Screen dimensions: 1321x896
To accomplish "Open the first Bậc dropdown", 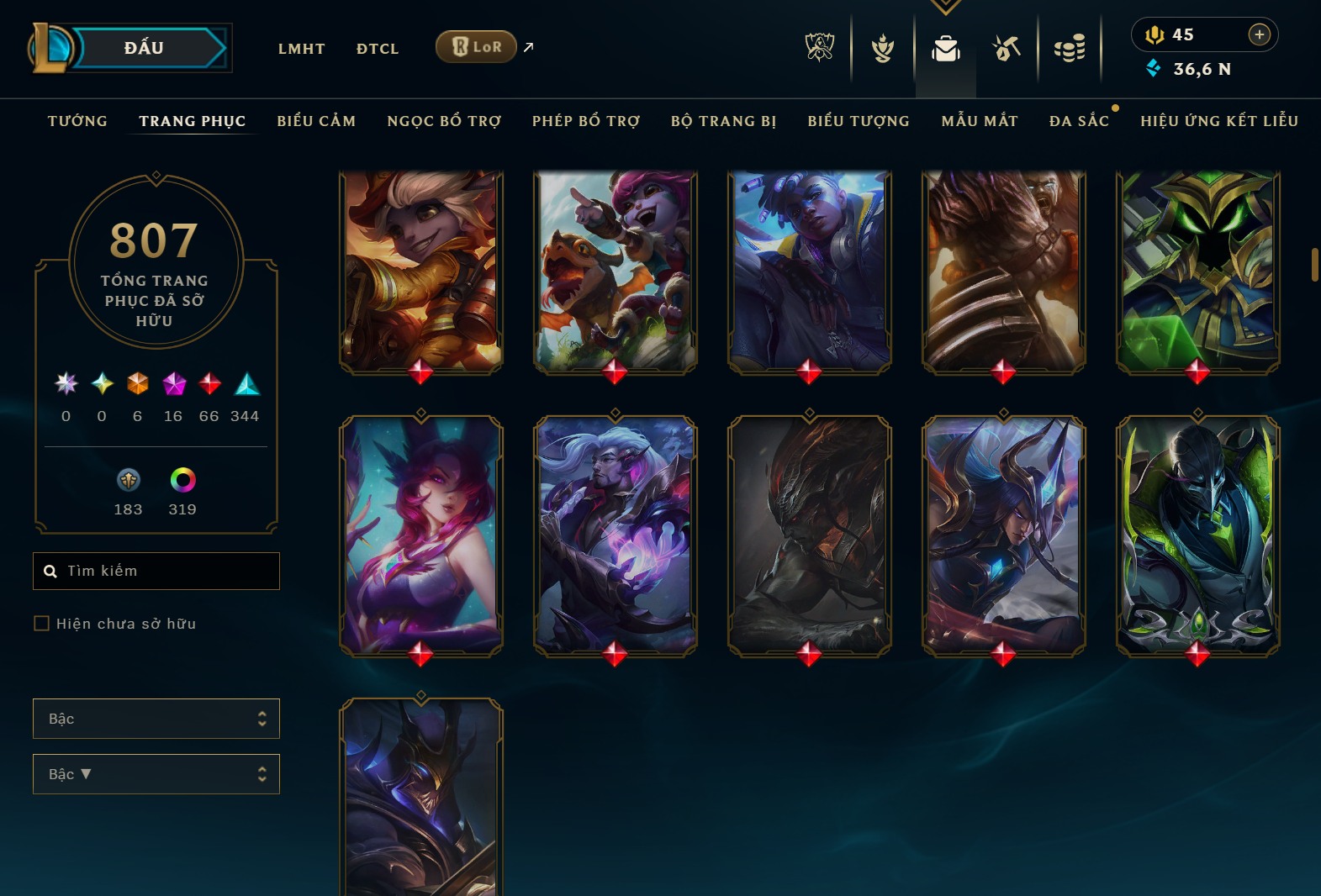I will pyautogui.click(x=156, y=719).
